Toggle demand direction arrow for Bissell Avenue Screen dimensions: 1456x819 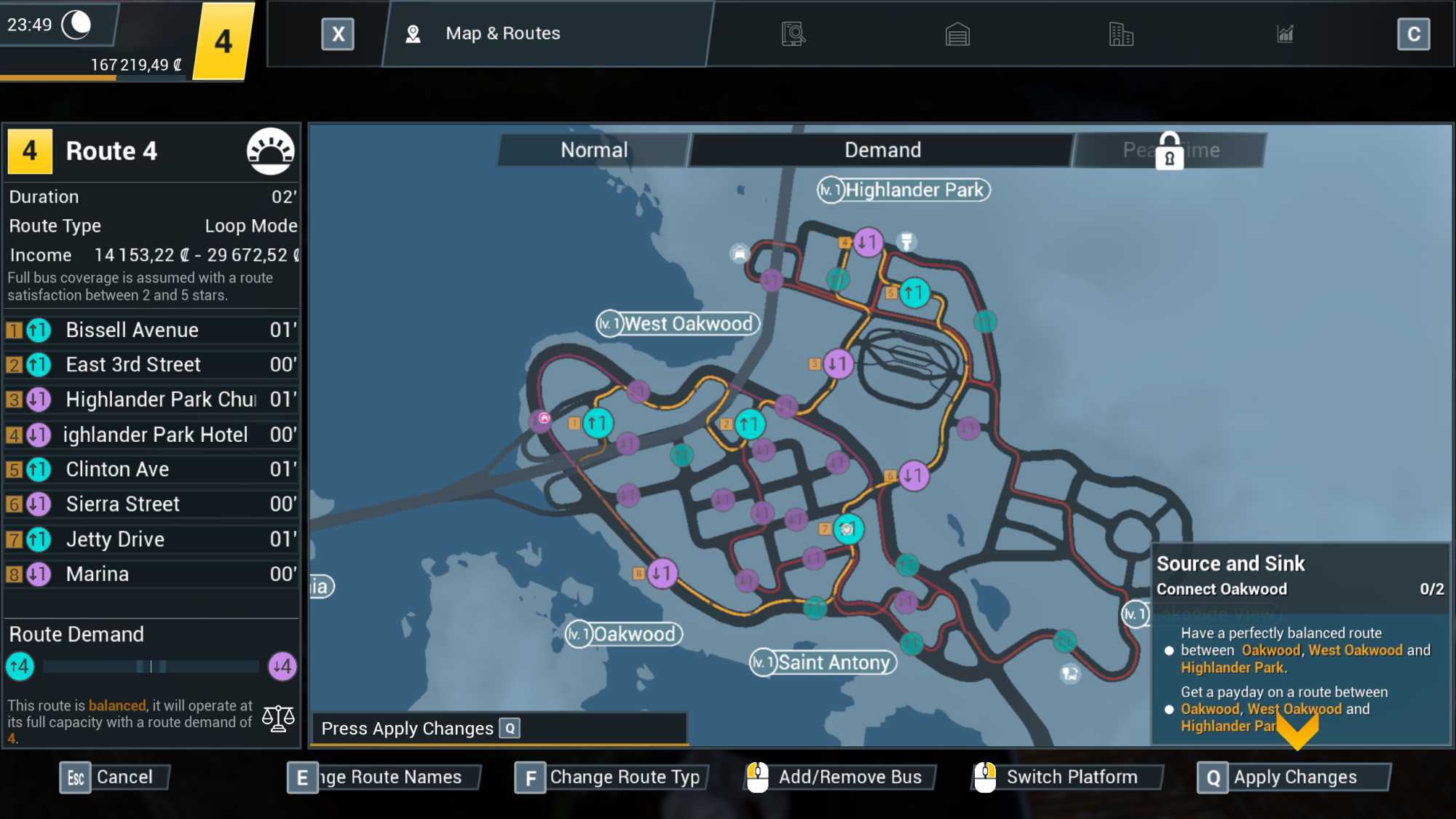(x=38, y=331)
